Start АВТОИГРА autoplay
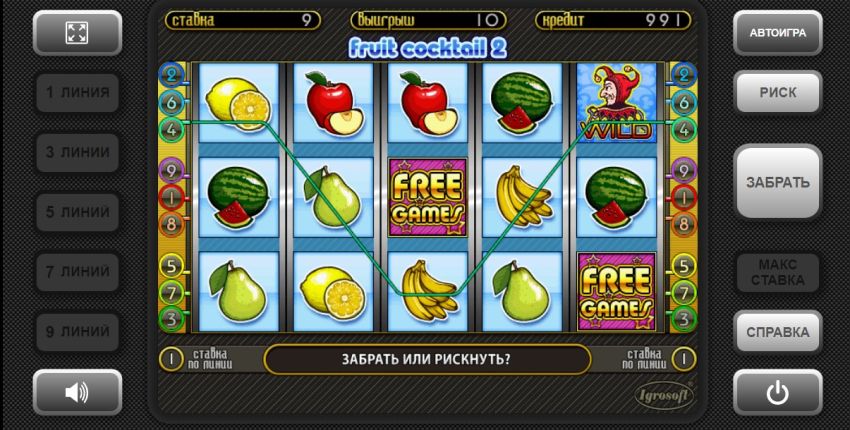The width and height of the screenshot is (850, 430). click(777, 33)
